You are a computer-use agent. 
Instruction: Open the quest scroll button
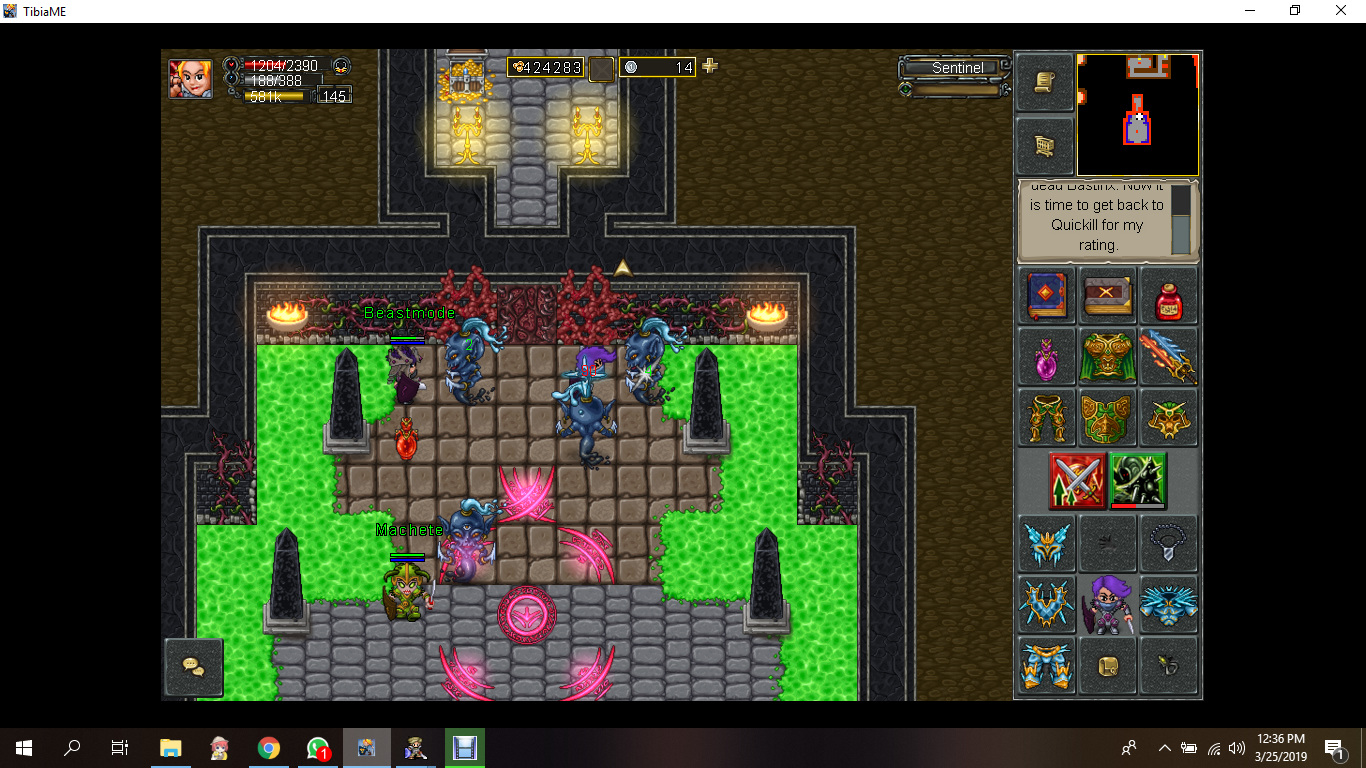click(x=1045, y=82)
